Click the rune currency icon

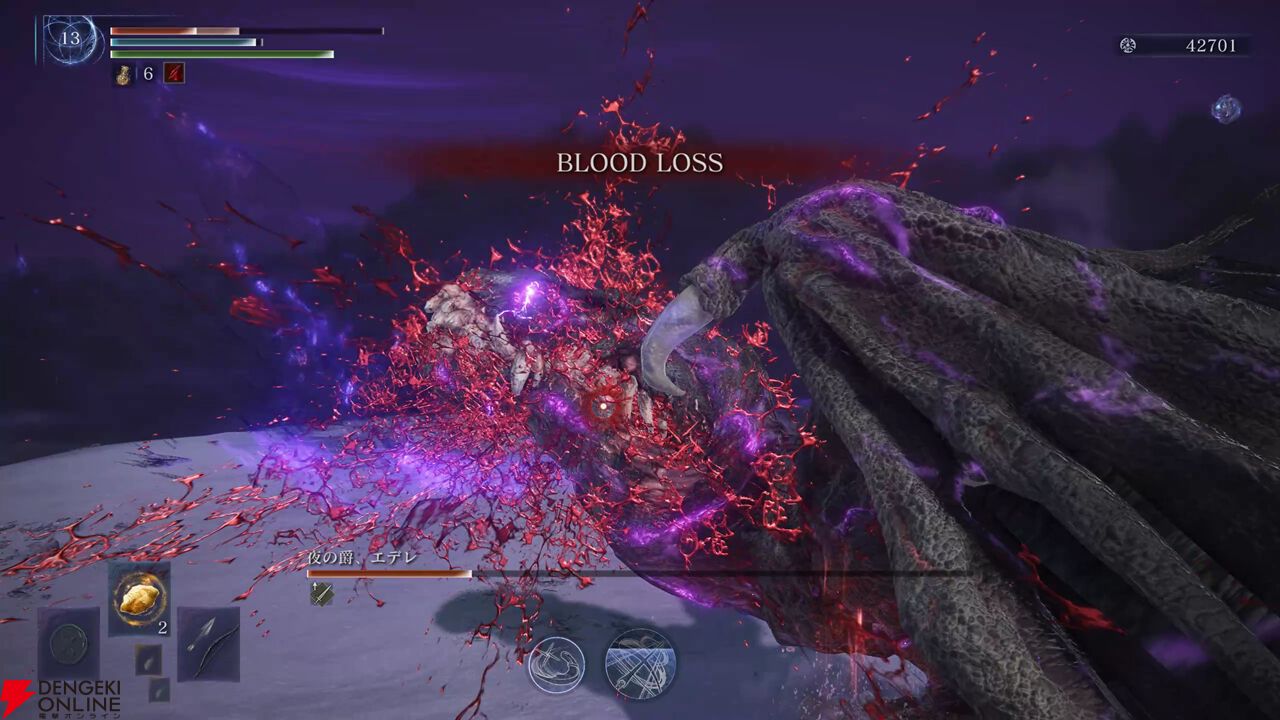(x=1127, y=45)
